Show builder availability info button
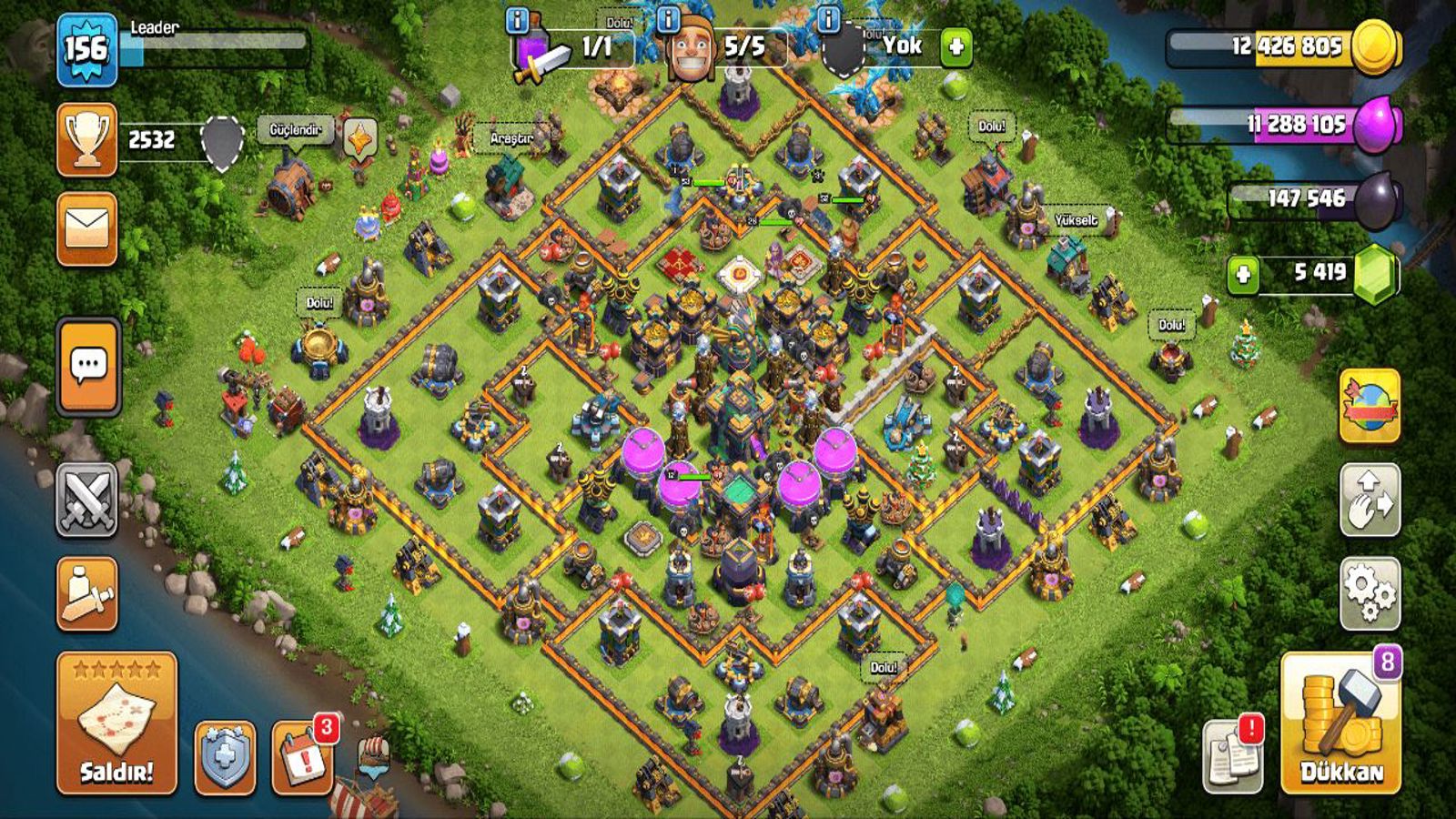The height and width of the screenshot is (819, 1456). point(668,20)
